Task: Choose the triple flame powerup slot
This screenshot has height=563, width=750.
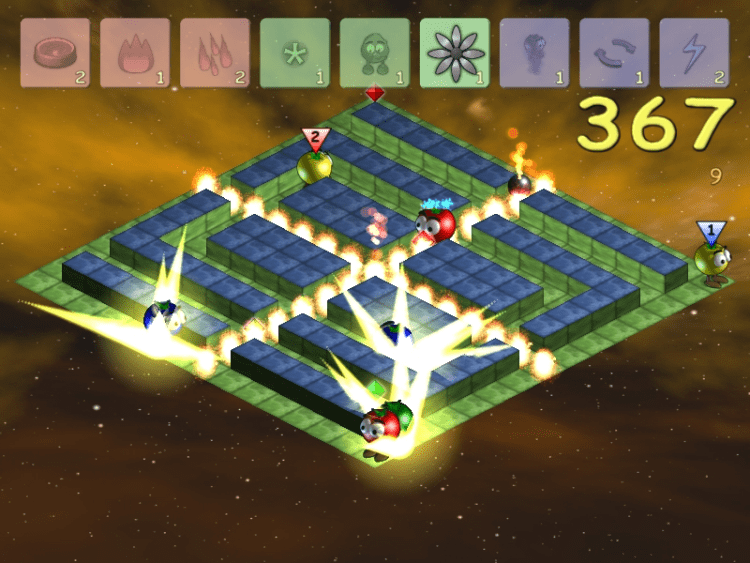Action: coord(215,53)
